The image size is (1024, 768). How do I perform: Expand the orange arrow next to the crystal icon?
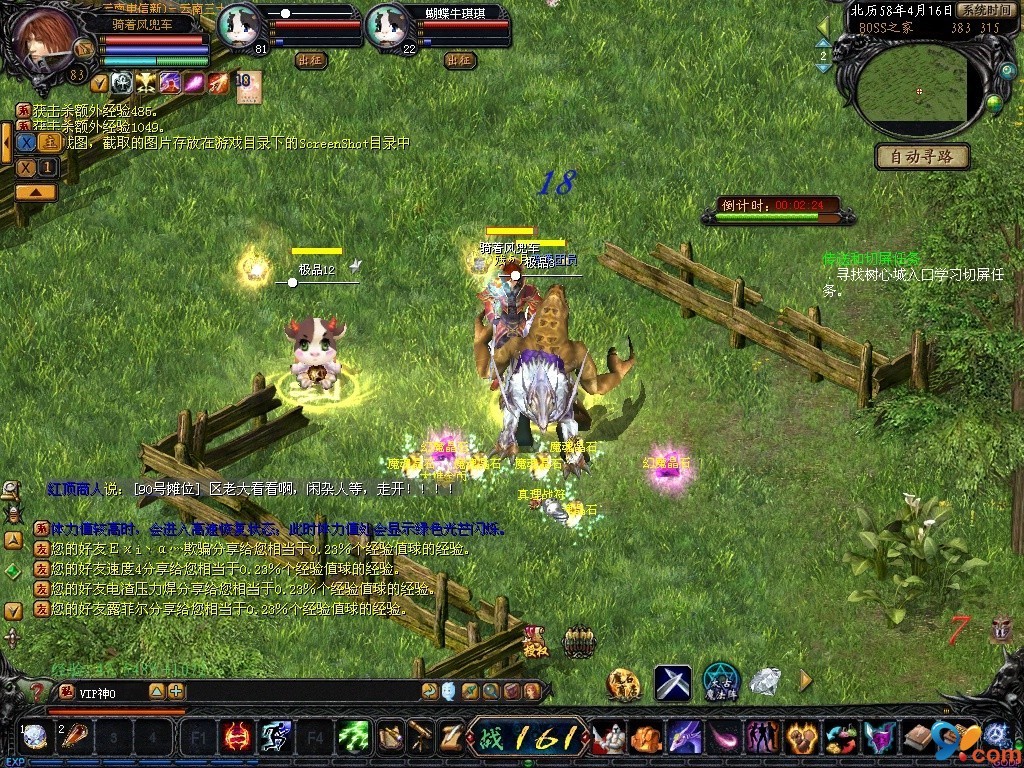tap(805, 682)
